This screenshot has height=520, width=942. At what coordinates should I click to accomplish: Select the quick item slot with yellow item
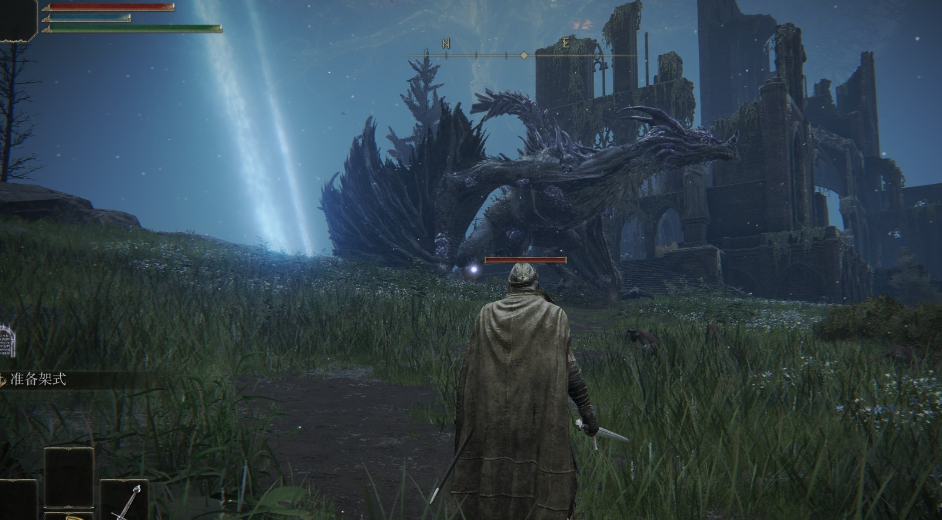pos(69,515)
